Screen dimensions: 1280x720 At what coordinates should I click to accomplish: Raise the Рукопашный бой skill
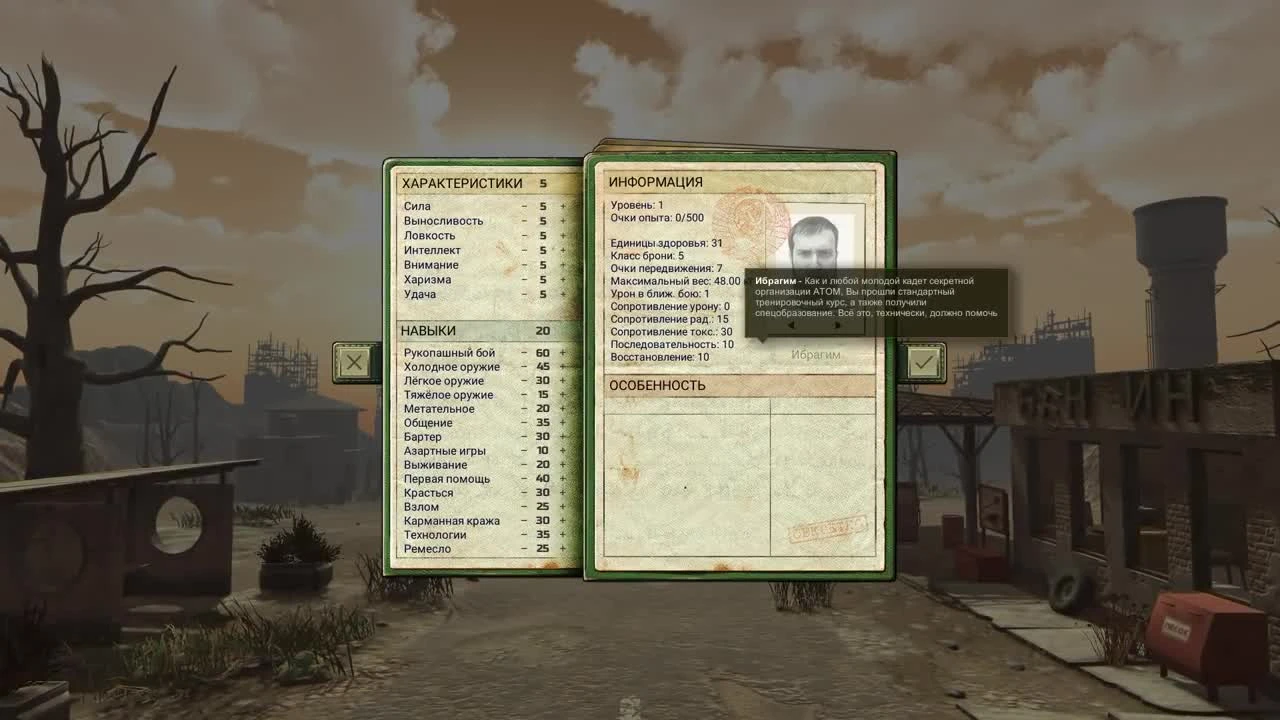coord(563,352)
